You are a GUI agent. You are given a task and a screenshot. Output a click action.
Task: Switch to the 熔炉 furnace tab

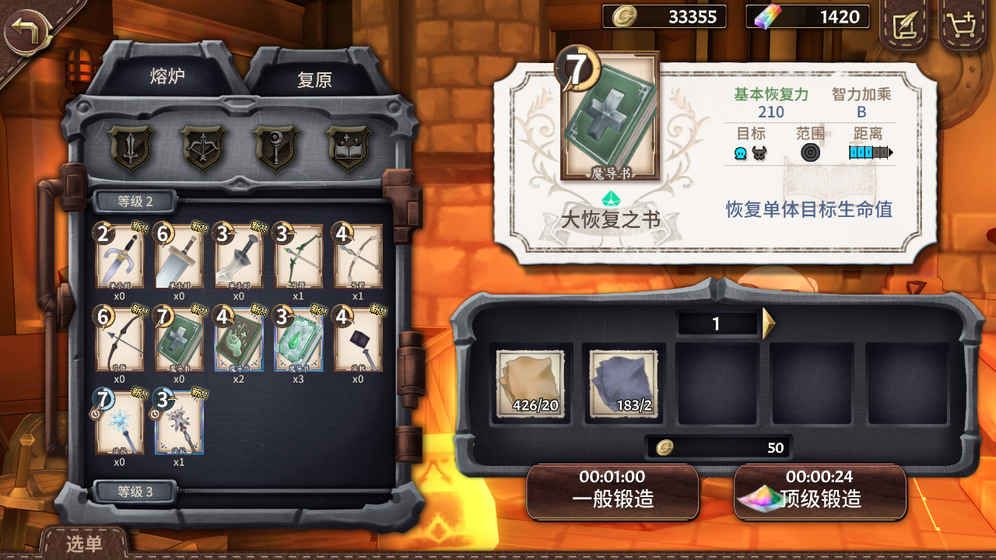[168, 76]
